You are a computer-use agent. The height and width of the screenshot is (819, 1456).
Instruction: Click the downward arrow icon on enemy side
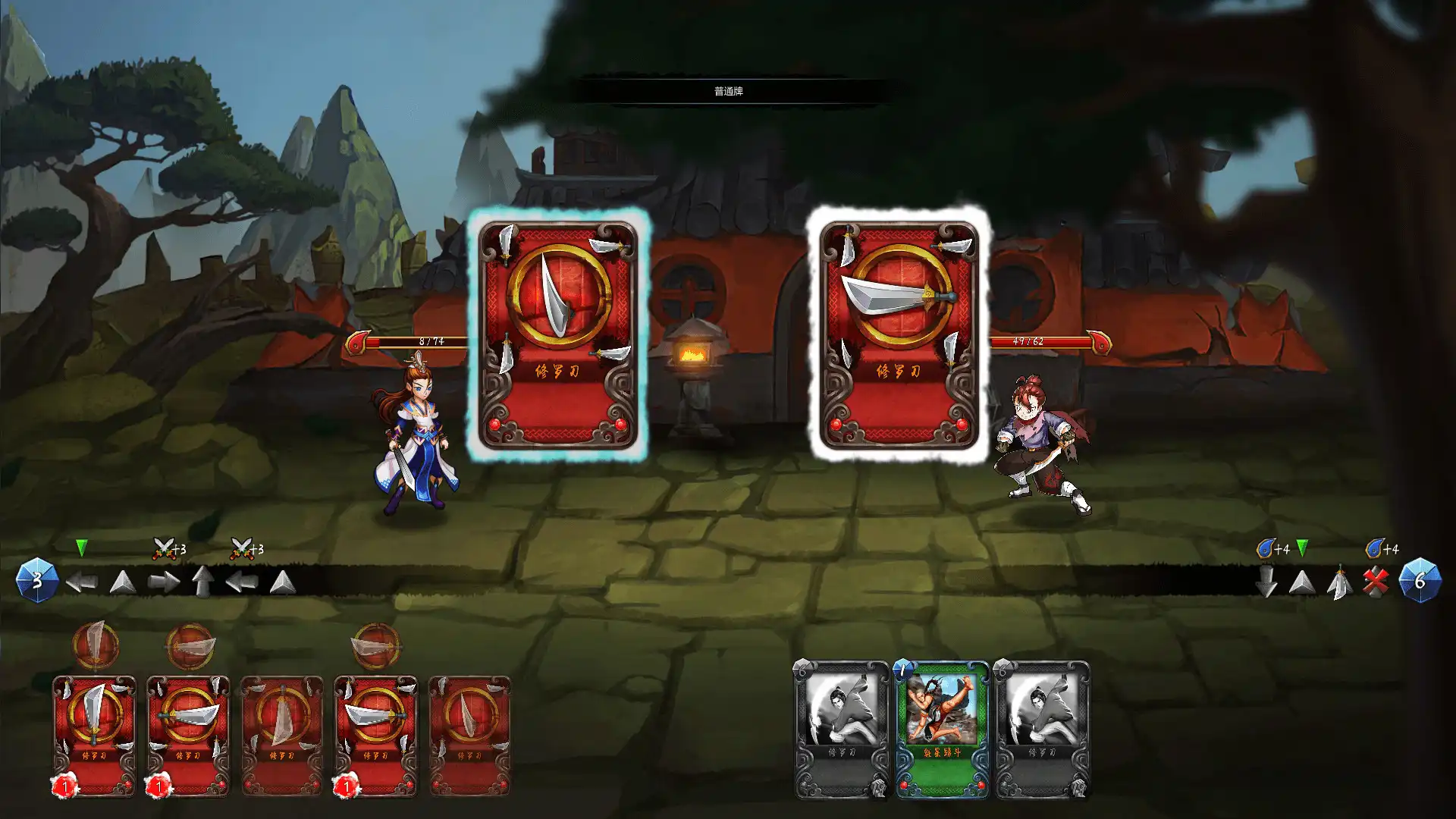[1267, 580]
